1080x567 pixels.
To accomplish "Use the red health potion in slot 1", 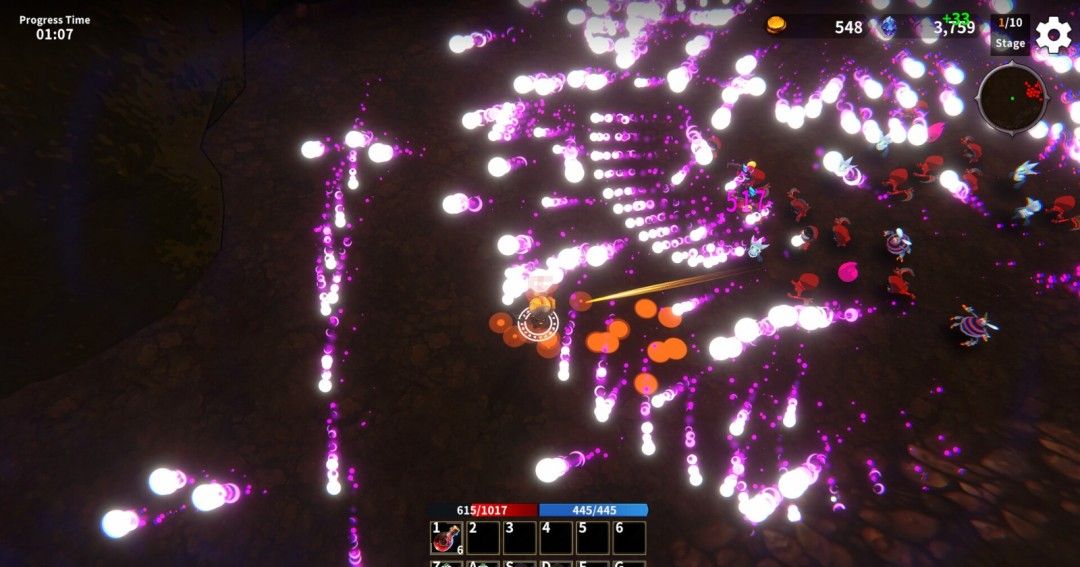I will coord(446,539).
